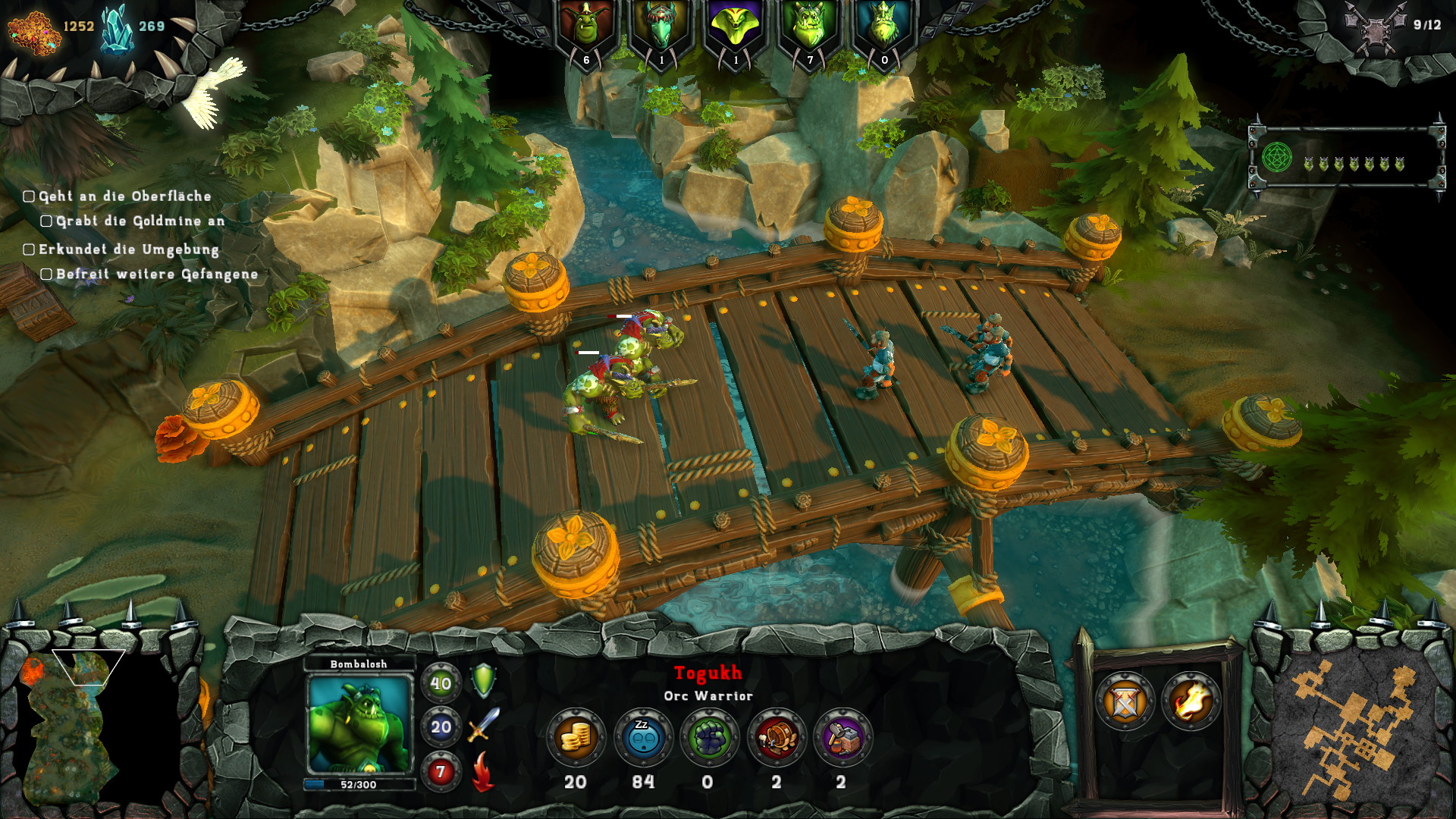Check the 'Geht an die Oberfläche' quest
The height and width of the screenshot is (819, 1456).
28,196
